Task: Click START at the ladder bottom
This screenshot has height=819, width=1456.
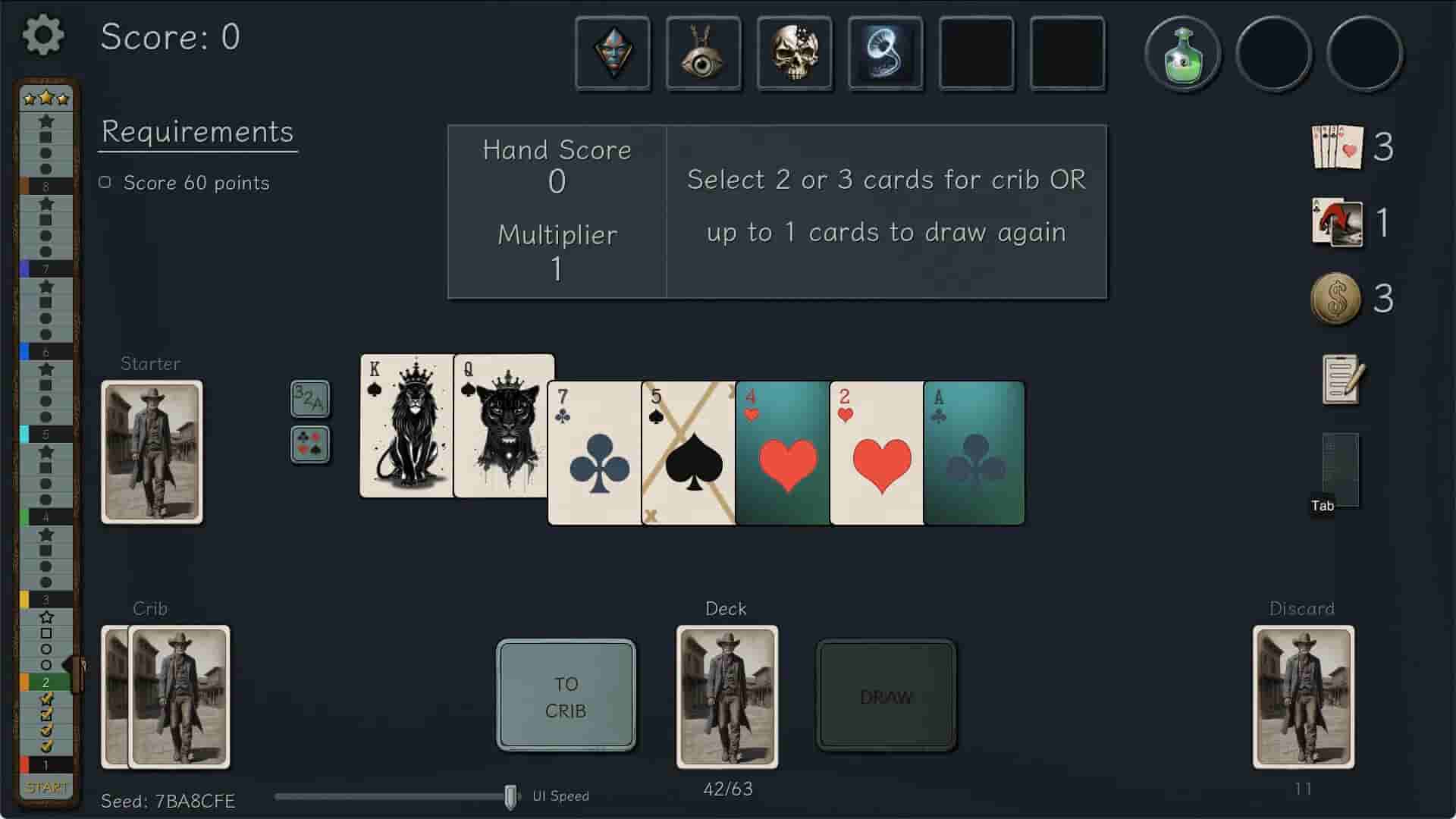Action: [x=47, y=788]
